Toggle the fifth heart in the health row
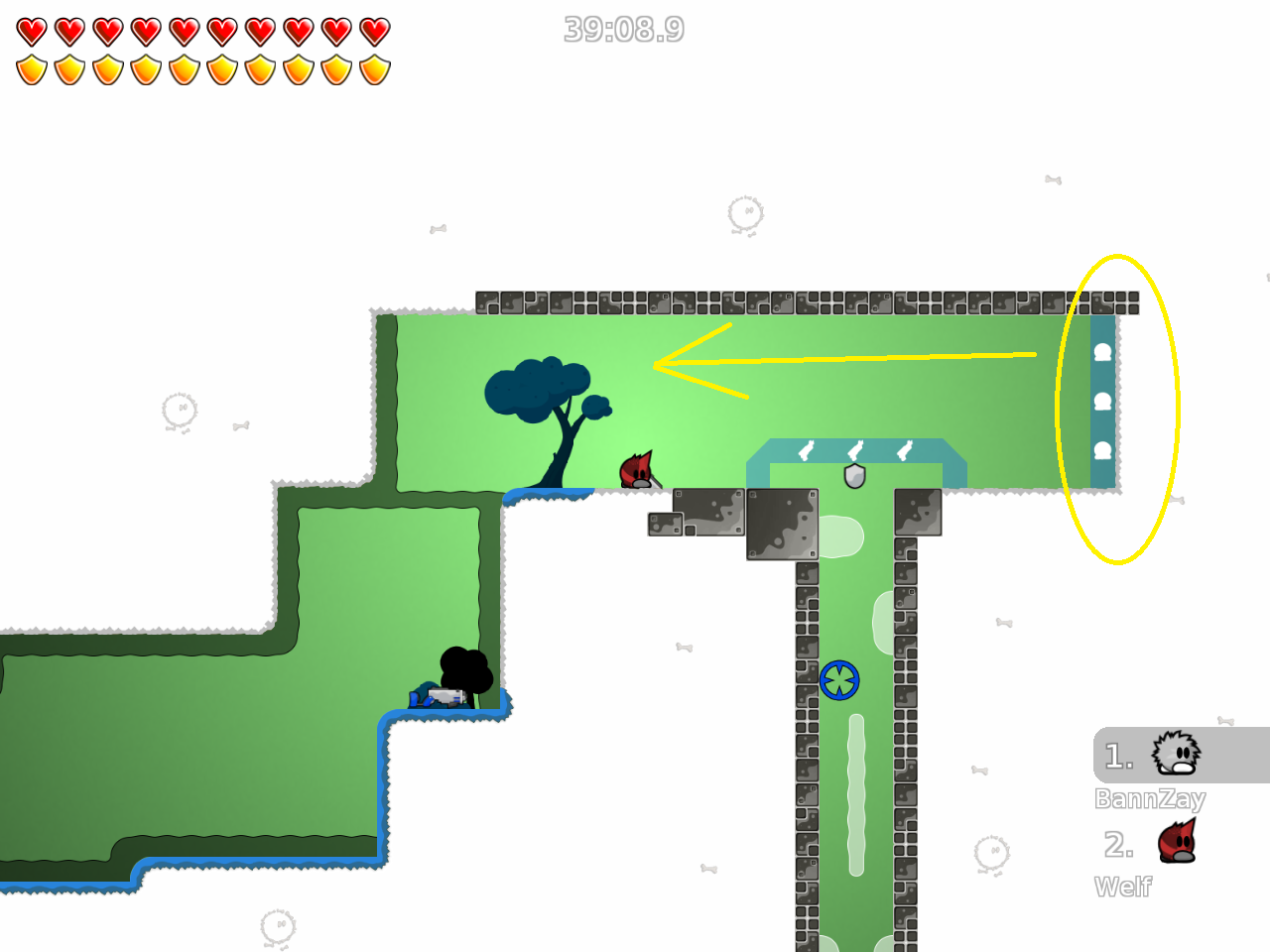Screen dimensions: 1270x952 point(183,30)
